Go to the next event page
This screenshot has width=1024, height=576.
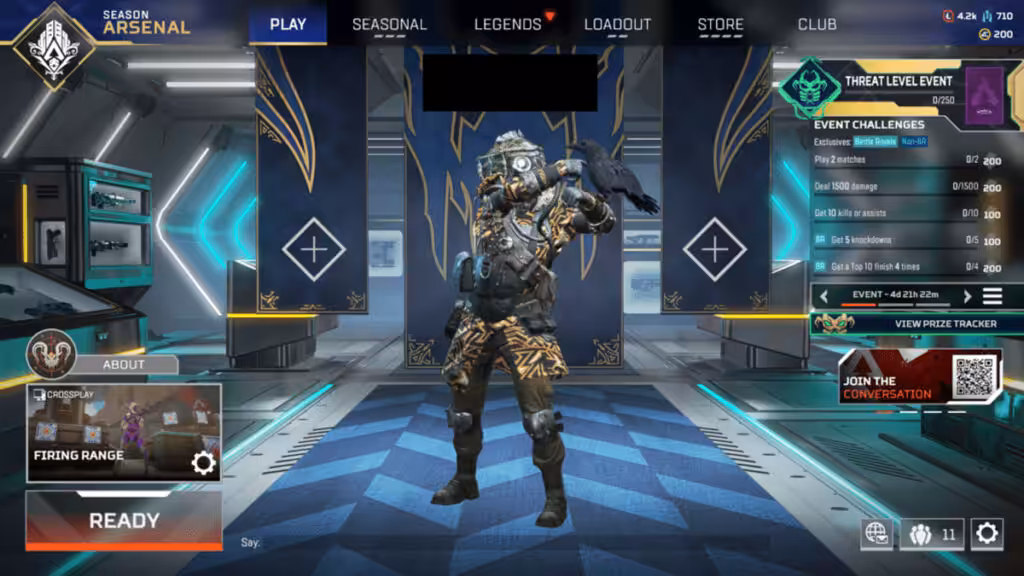[x=967, y=296]
